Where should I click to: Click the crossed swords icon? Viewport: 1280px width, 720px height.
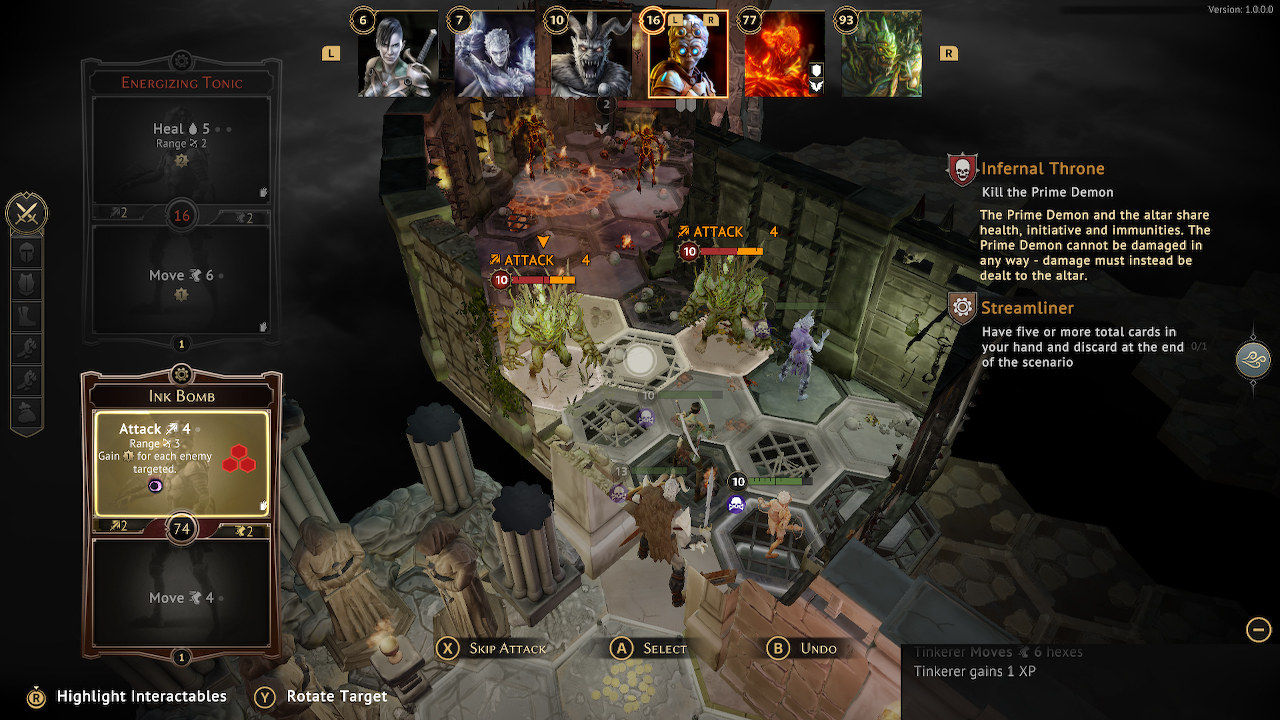coord(27,213)
